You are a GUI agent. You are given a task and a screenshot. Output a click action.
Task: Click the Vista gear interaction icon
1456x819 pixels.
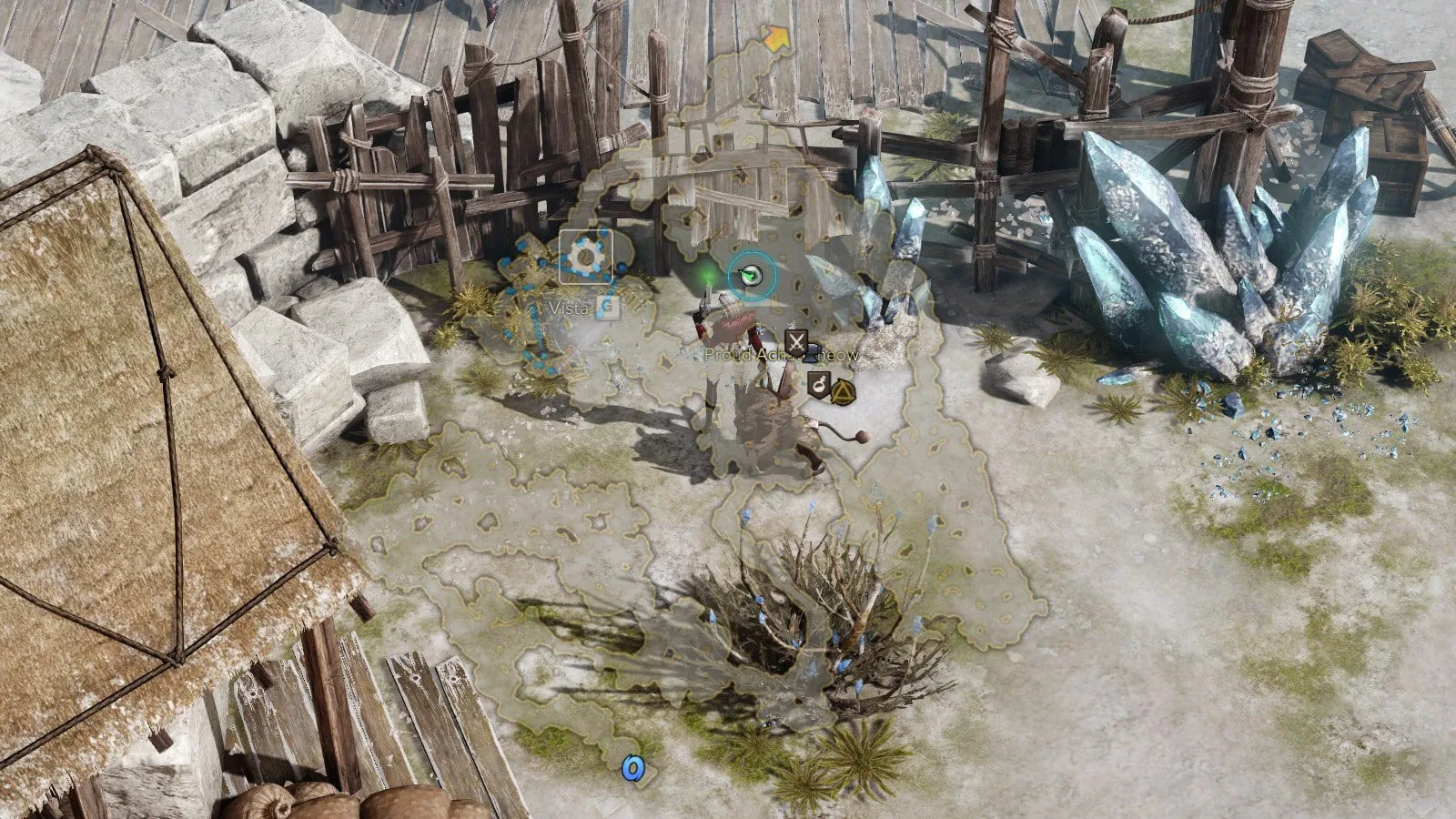click(585, 257)
